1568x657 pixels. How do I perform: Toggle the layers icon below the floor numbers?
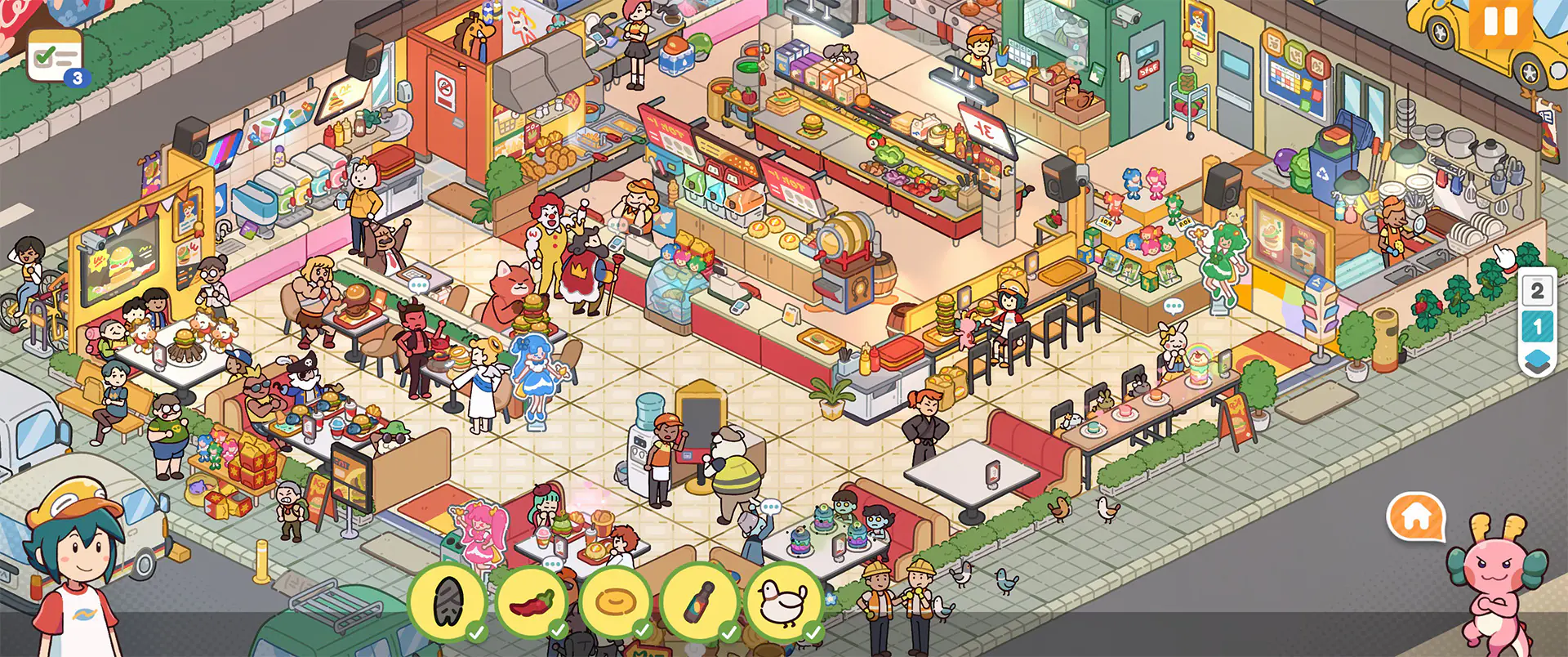1537,361
